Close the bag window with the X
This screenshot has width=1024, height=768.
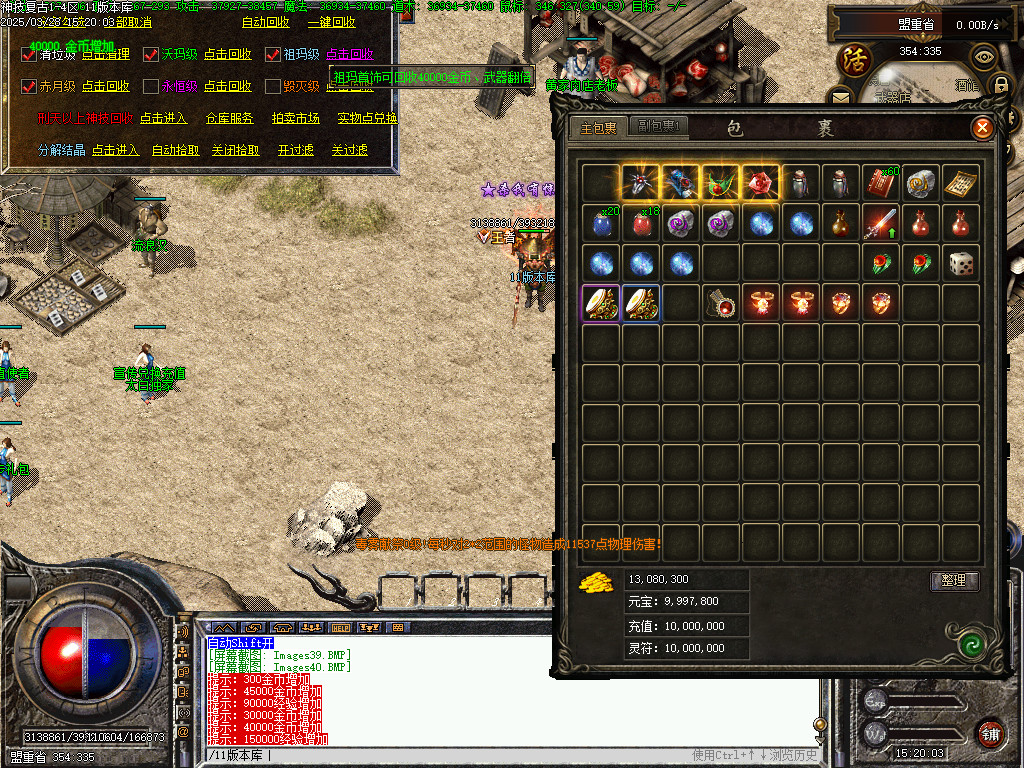[982, 128]
